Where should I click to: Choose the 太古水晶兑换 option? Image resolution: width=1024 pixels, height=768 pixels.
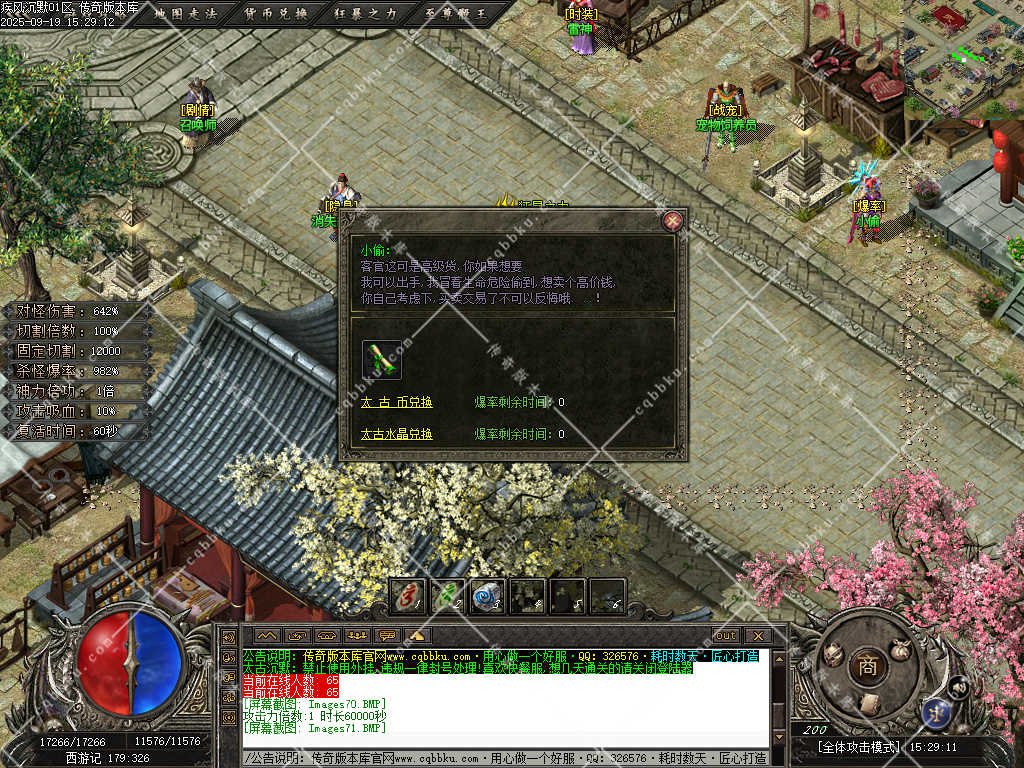tap(397, 434)
